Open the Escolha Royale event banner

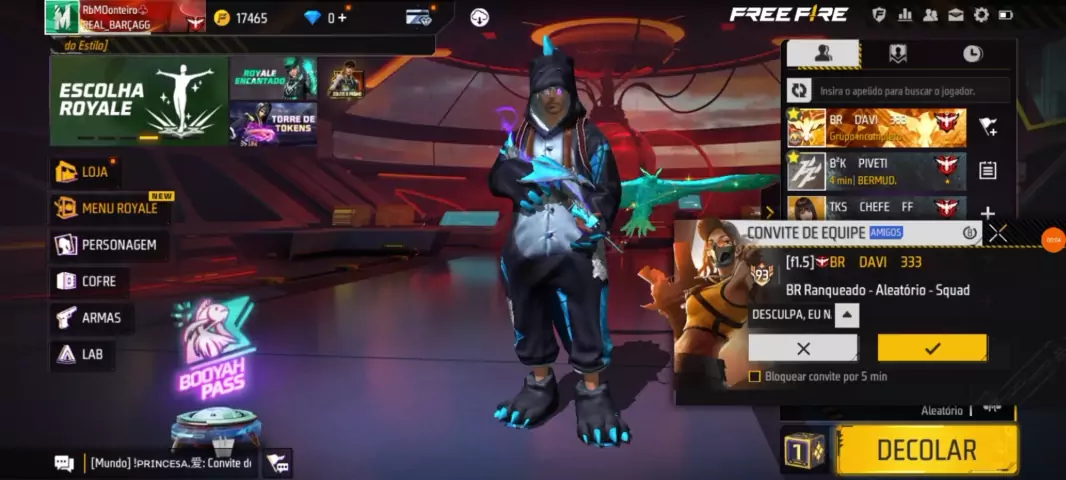[x=139, y=101]
